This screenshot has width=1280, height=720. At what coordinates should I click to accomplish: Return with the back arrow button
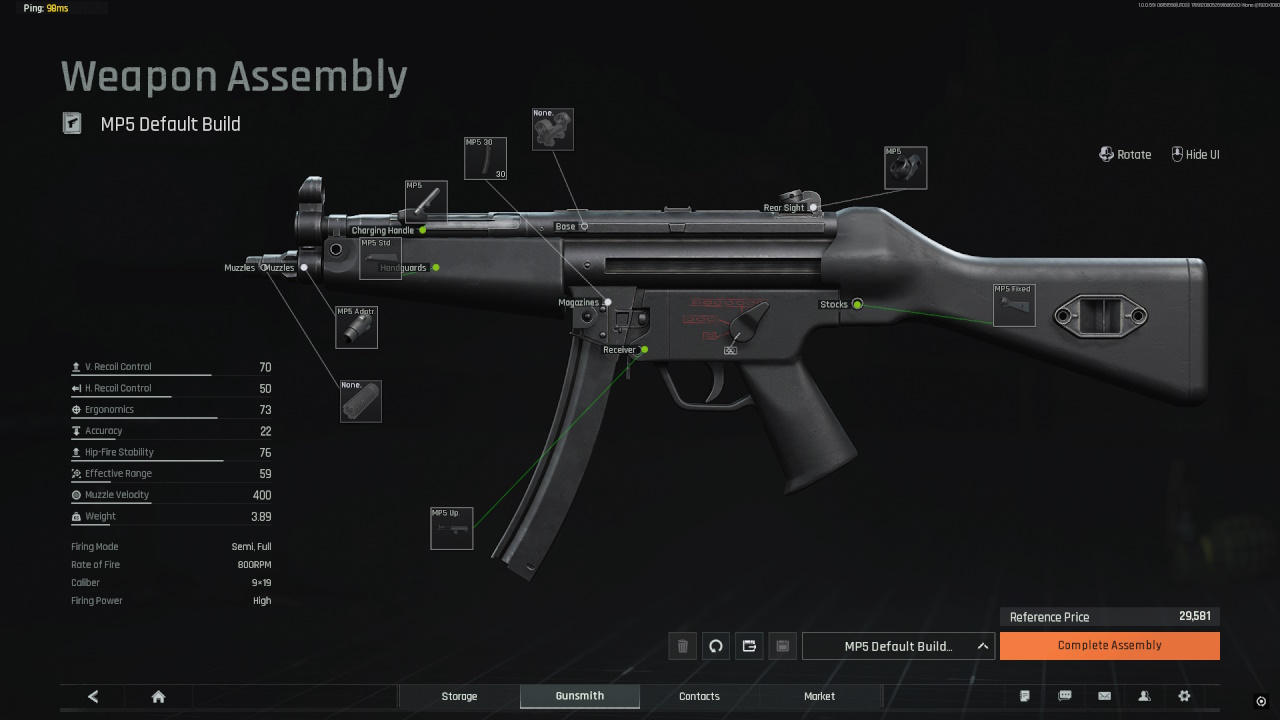93,696
